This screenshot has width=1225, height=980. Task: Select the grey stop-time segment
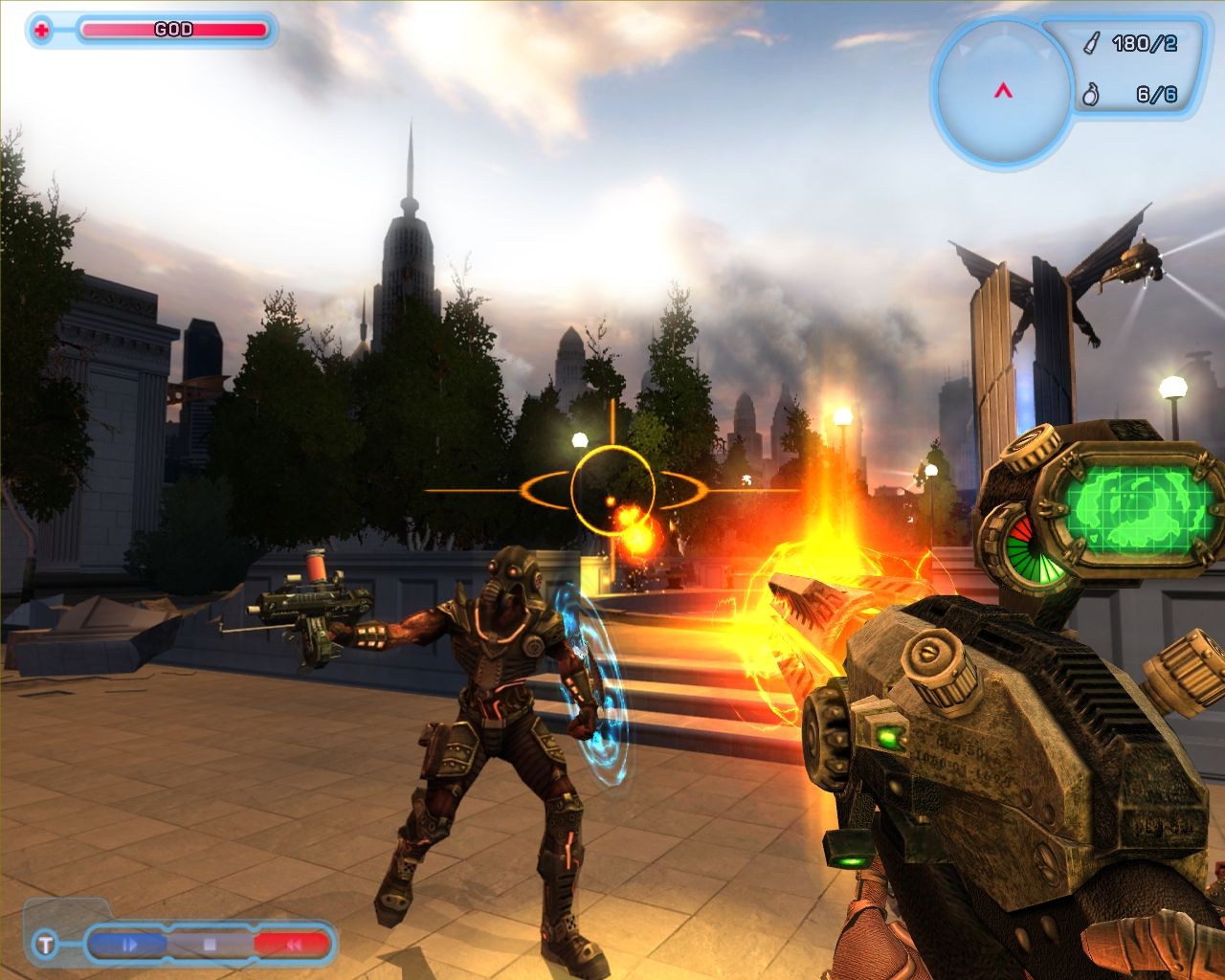point(210,945)
